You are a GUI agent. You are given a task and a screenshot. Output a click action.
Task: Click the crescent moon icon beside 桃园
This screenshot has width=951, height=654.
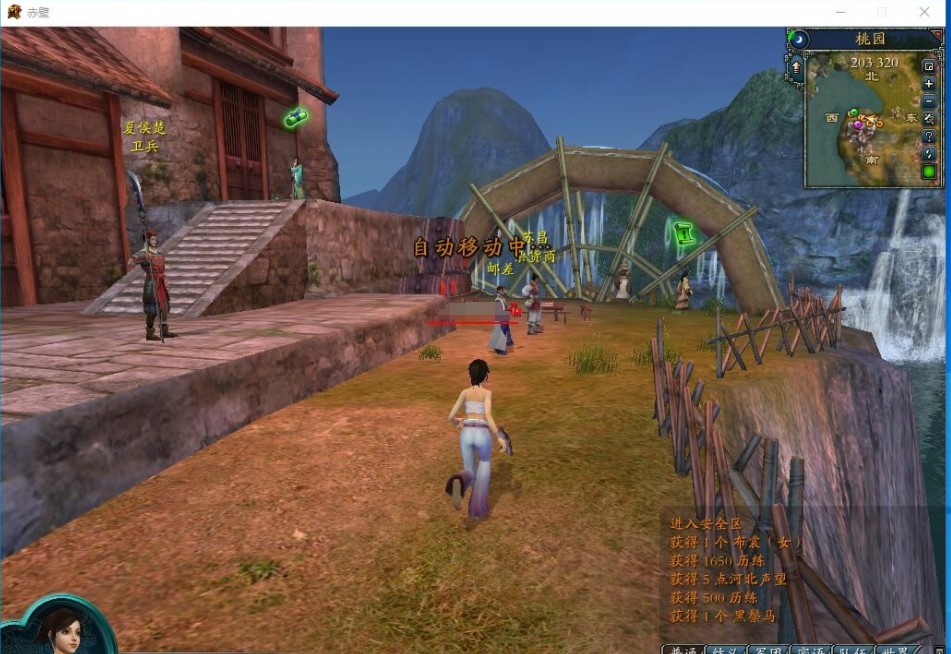[799, 39]
